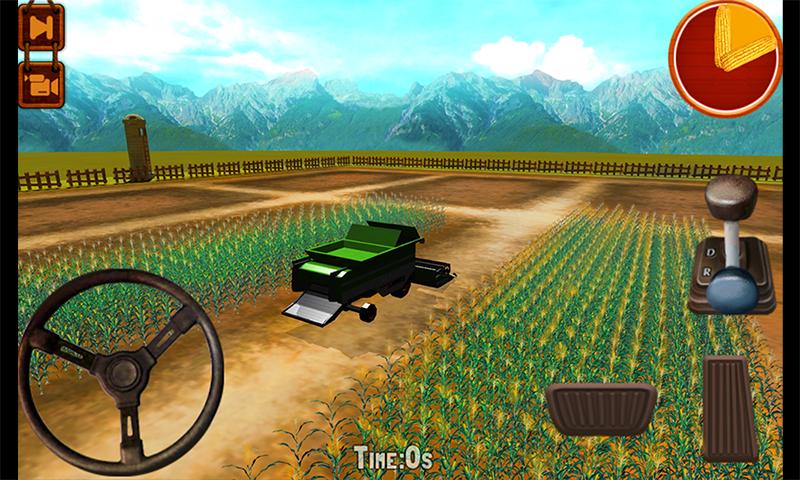The image size is (800, 480).
Task: Switch the camera view with the camera button
Action: tap(41, 83)
